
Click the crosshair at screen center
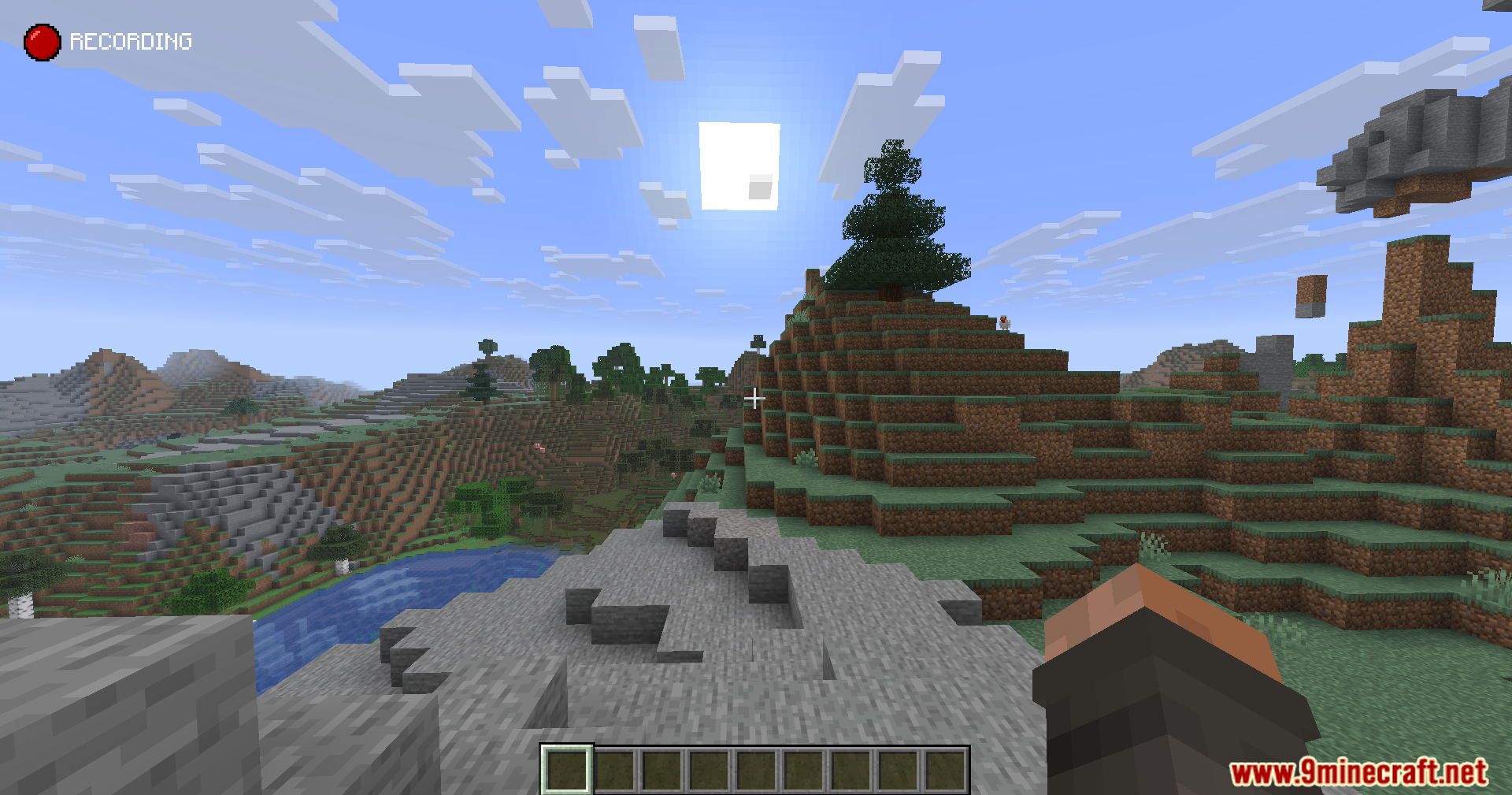click(755, 399)
